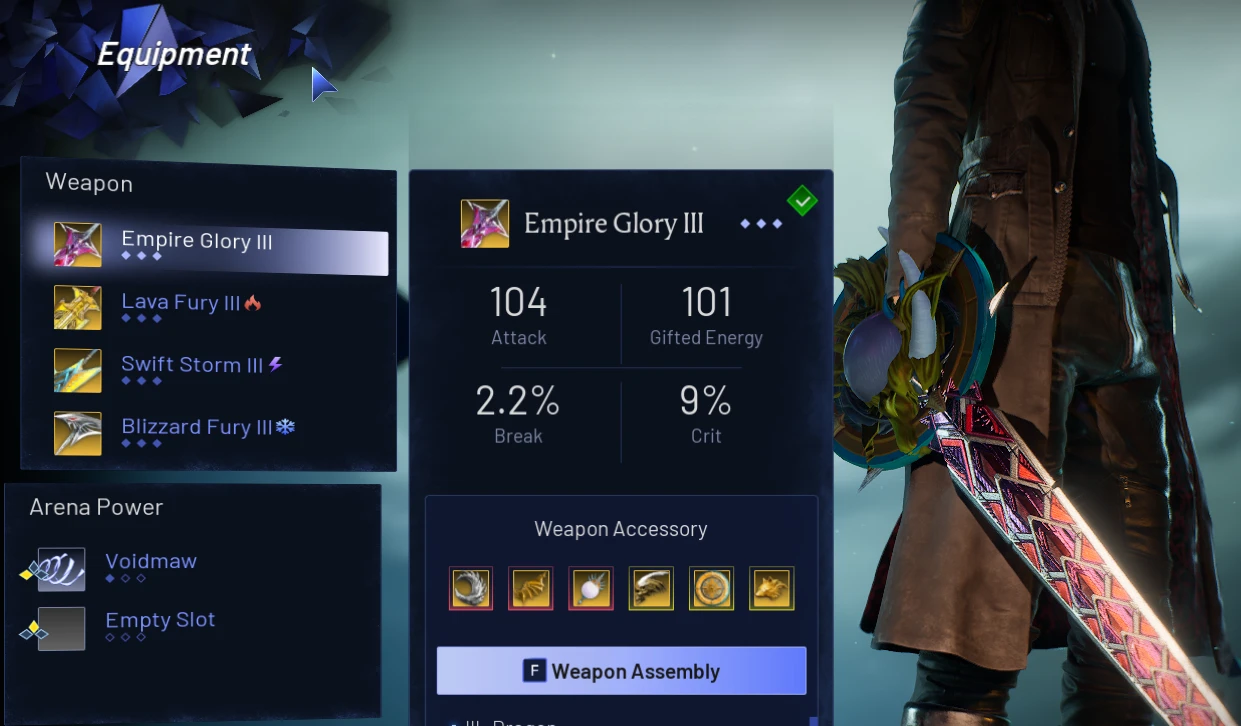Select the silver crescent wing accessory
Viewport: 1241px width, 726px height.
[x=471, y=588]
